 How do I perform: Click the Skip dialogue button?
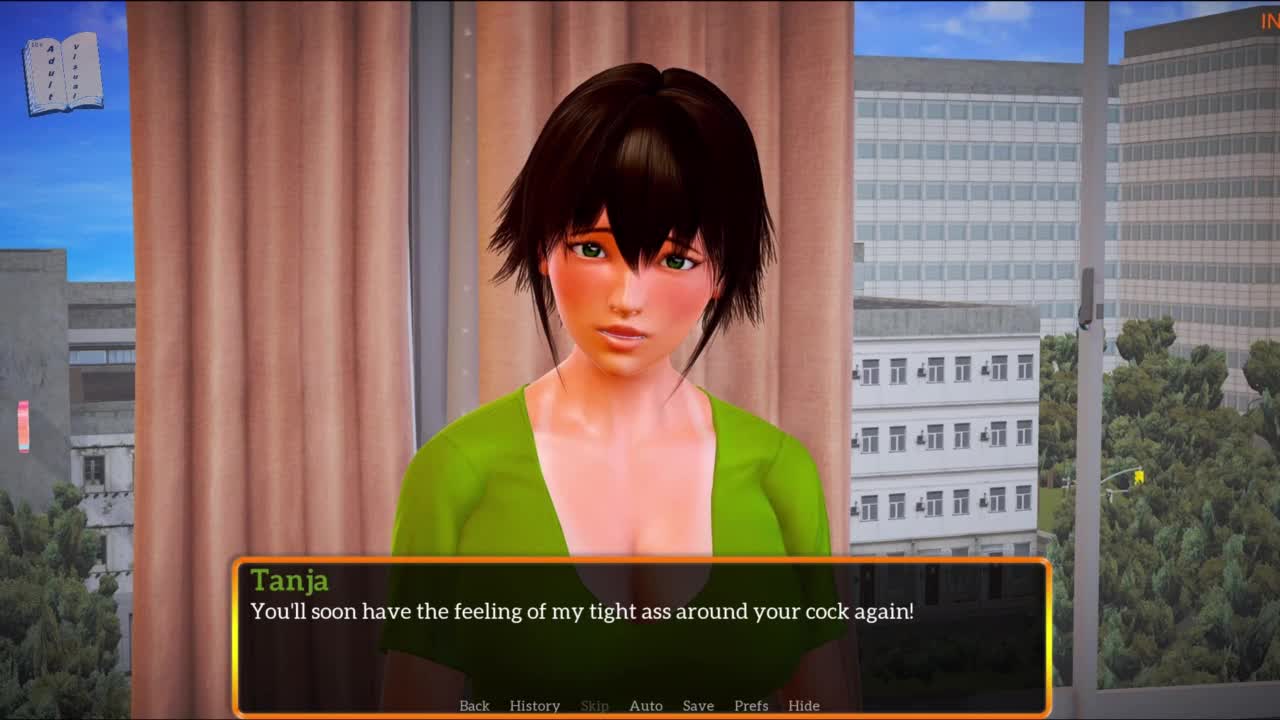tap(594, 706)
